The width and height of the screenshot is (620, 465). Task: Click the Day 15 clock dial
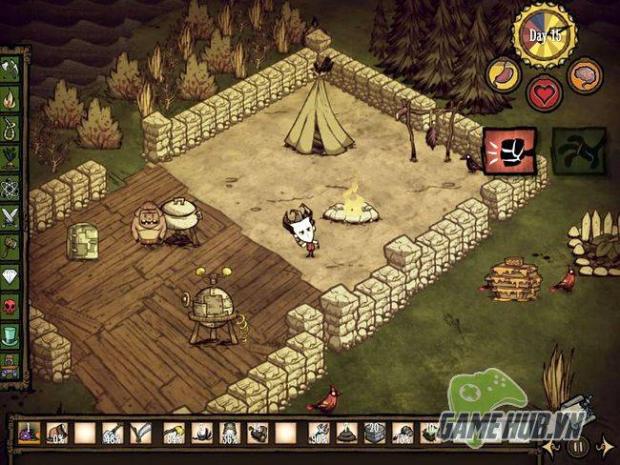click(544, 34)
